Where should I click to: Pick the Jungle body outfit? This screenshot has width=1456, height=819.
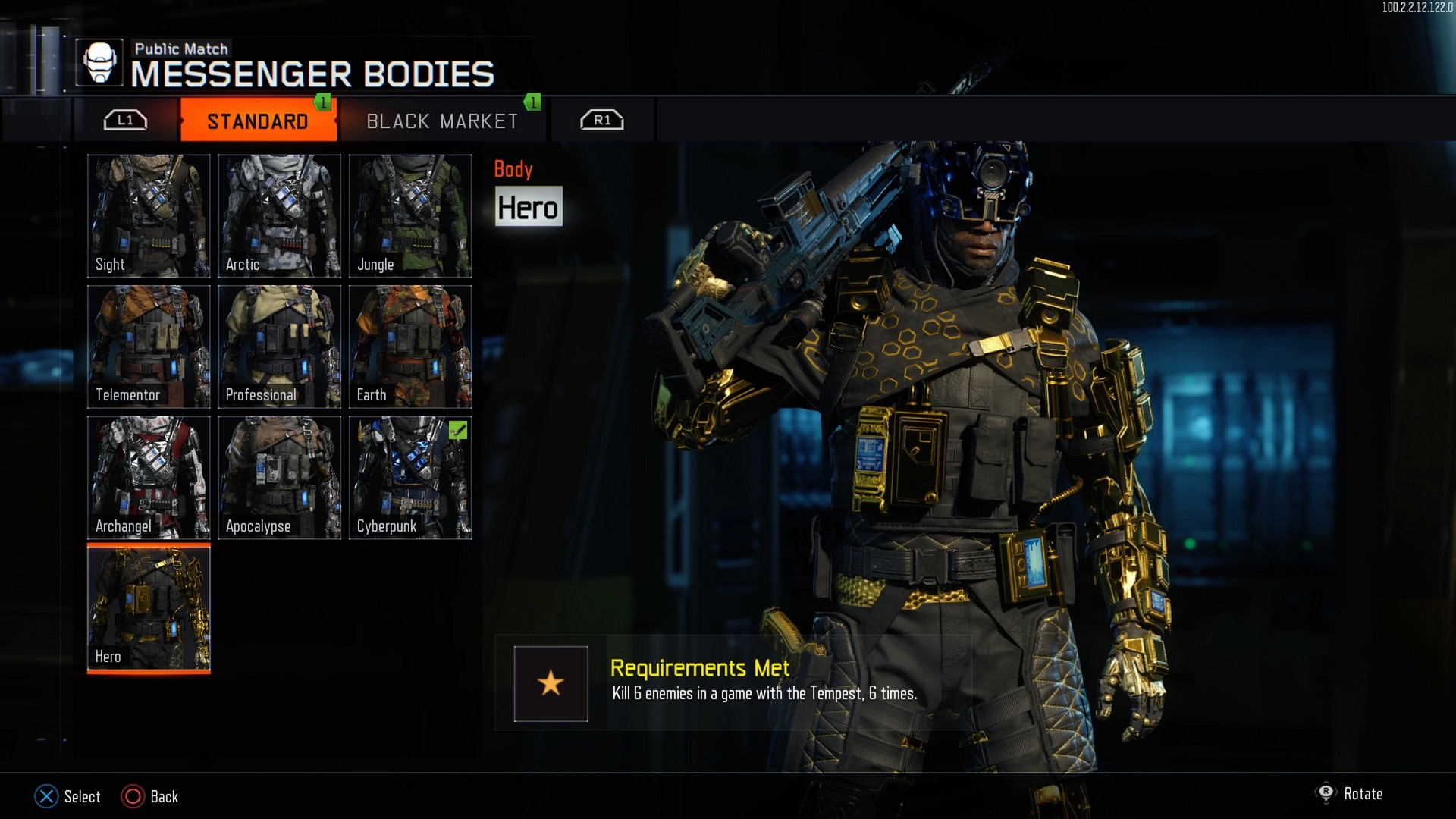[410, 216]
